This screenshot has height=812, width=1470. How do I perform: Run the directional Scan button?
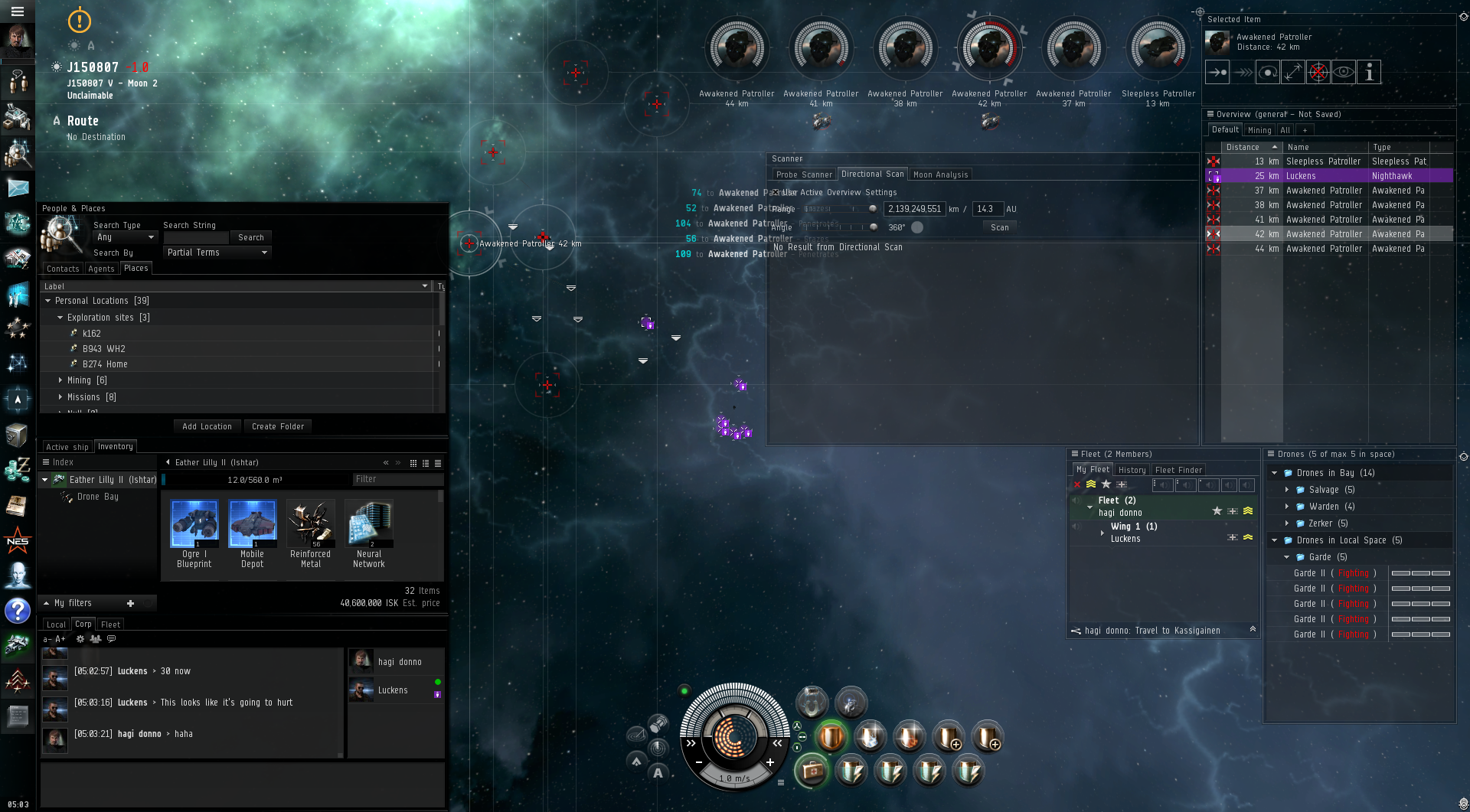tap(999, 227)
